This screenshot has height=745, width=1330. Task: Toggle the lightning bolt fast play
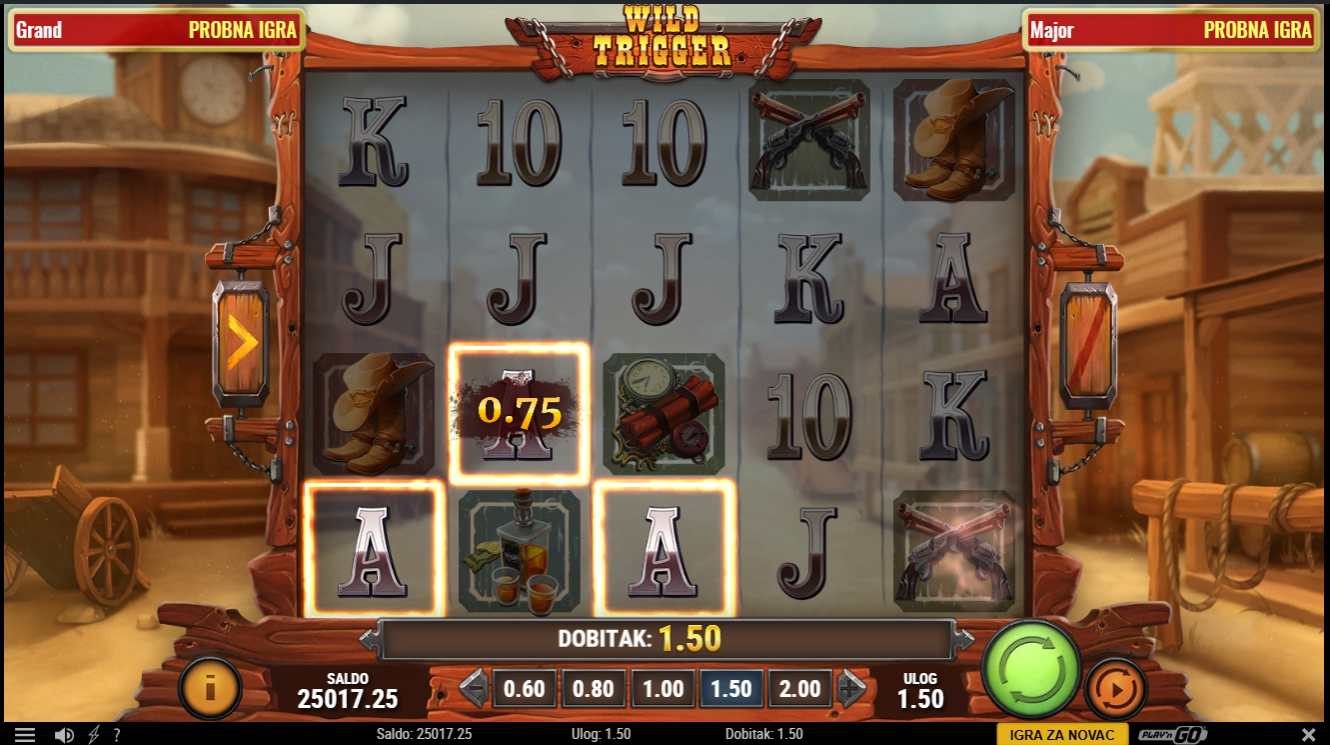pos(94,735)
